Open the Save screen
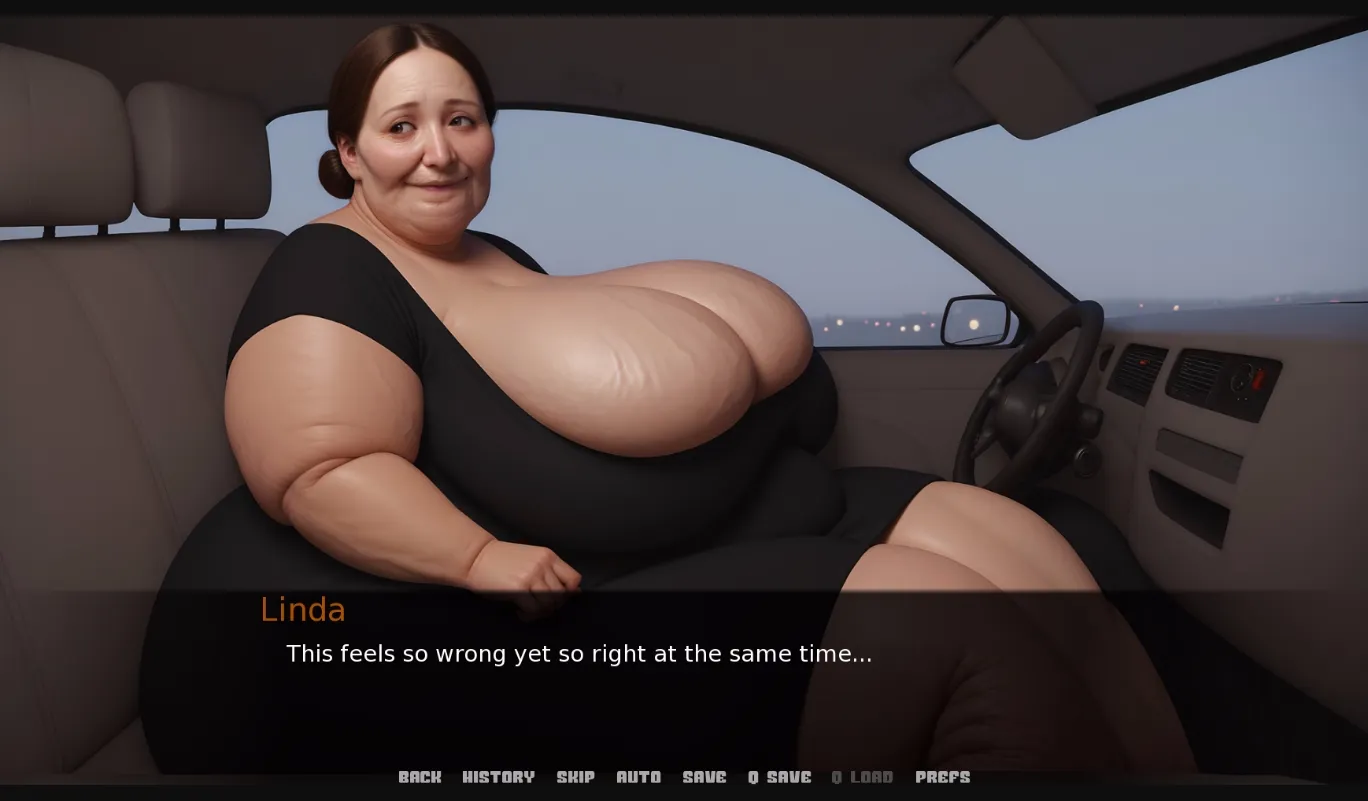The height and width of the screenshot is (801, 1368). [705, 777]
